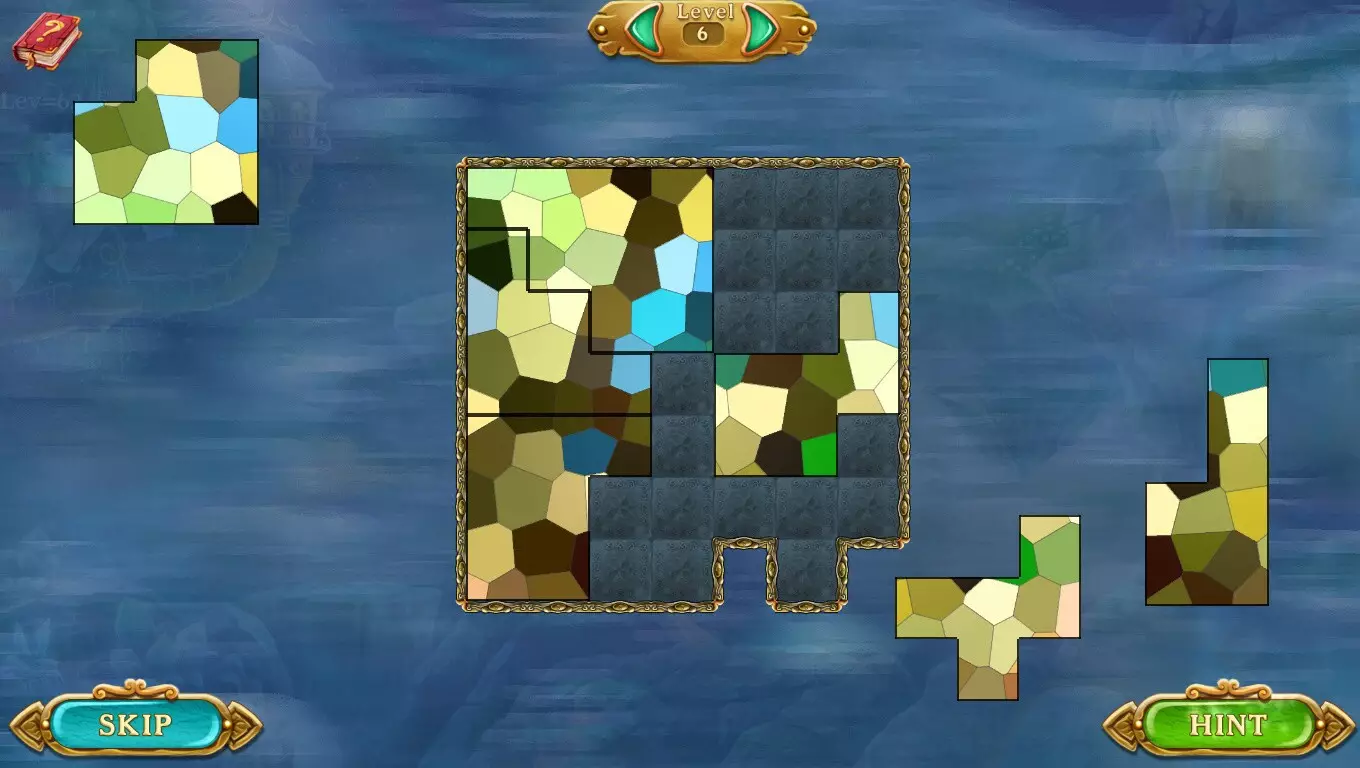Click the right green arrow on Level banner

point(762,28)
